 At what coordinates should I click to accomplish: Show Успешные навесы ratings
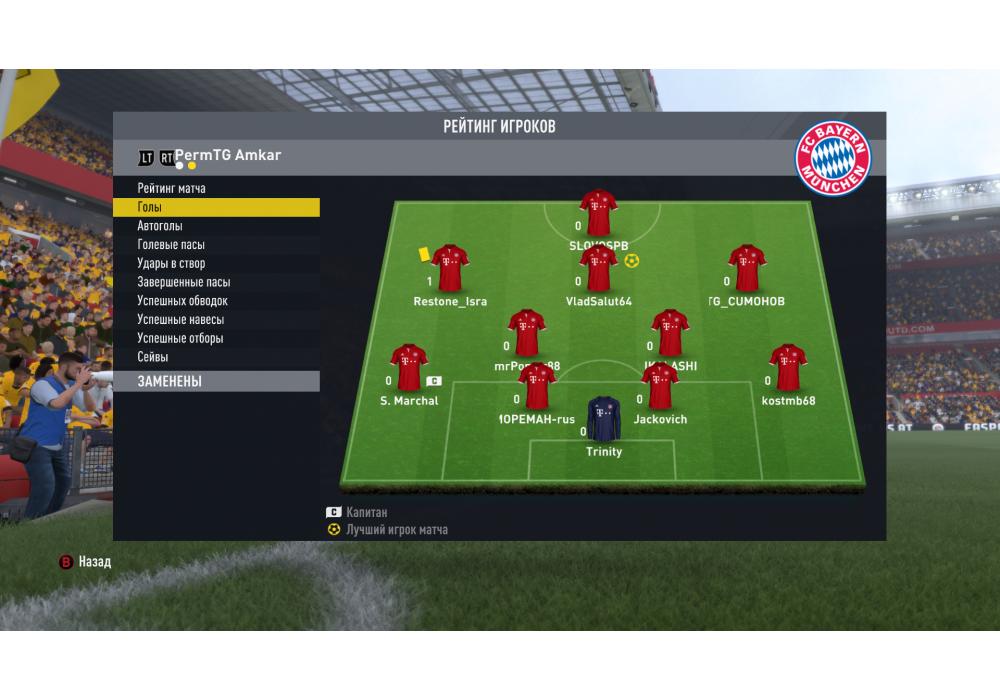coord(181,320)
